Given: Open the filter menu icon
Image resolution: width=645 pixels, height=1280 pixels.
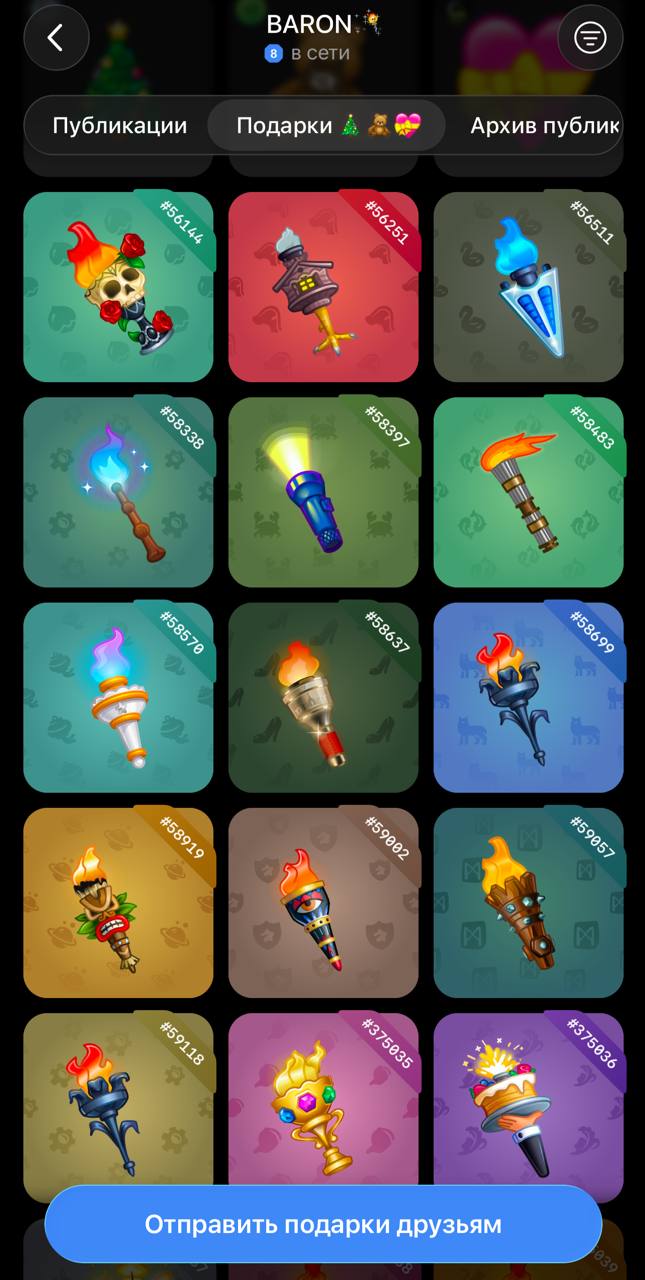Looking at the screenshot, I should tap(590, 38).
